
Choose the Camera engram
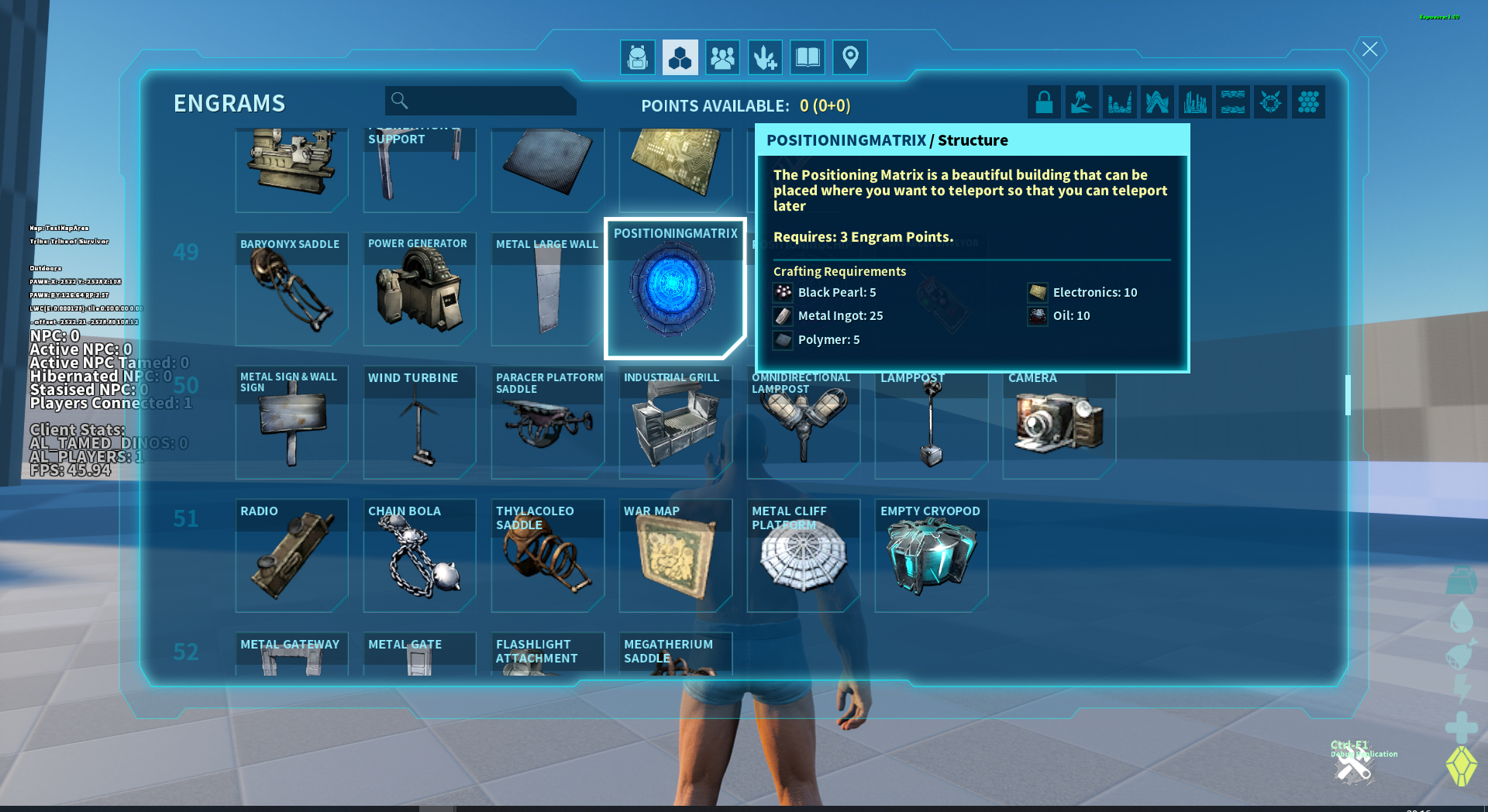pyautogui.click(x=1059, y=422)
